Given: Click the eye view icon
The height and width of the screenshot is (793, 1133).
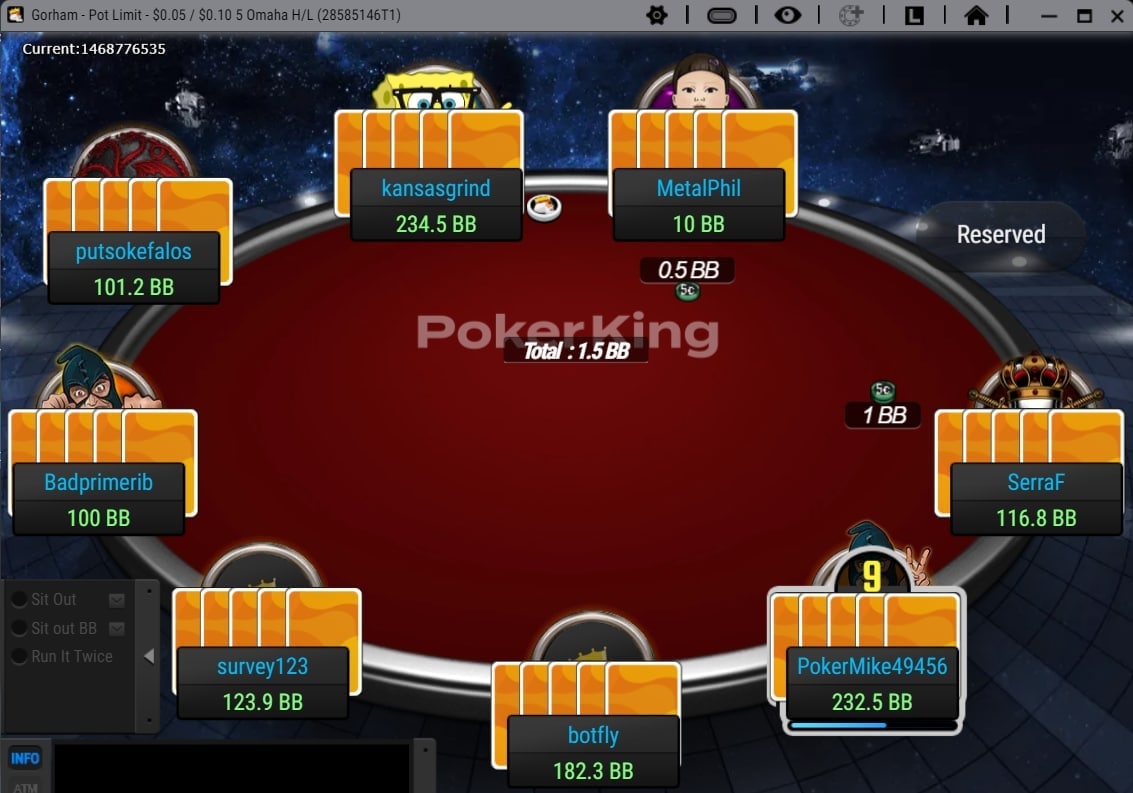Looking at the screenshot, I should tap(788, 15).
